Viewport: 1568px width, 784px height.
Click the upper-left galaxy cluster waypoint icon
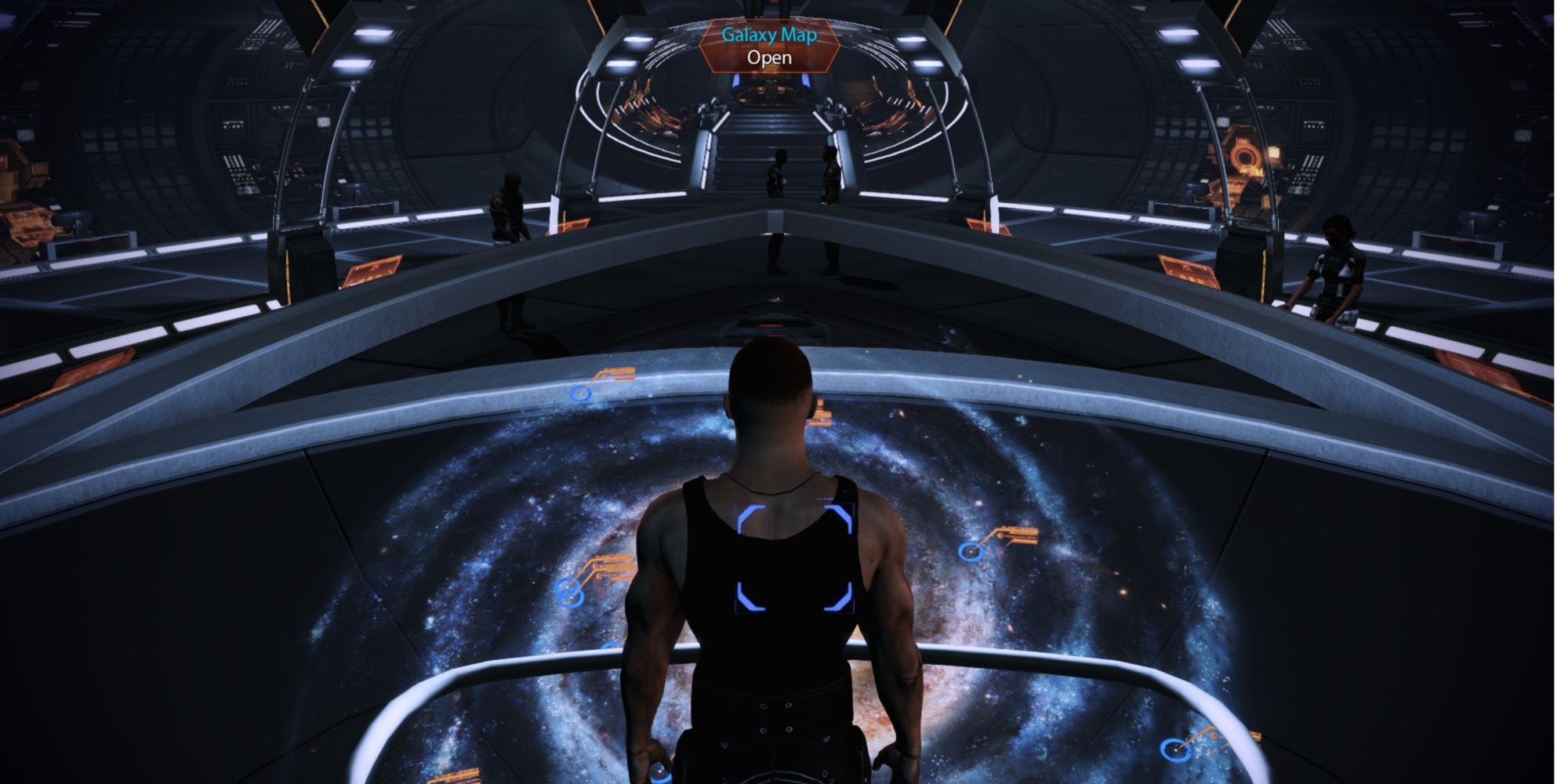(579, 394)
